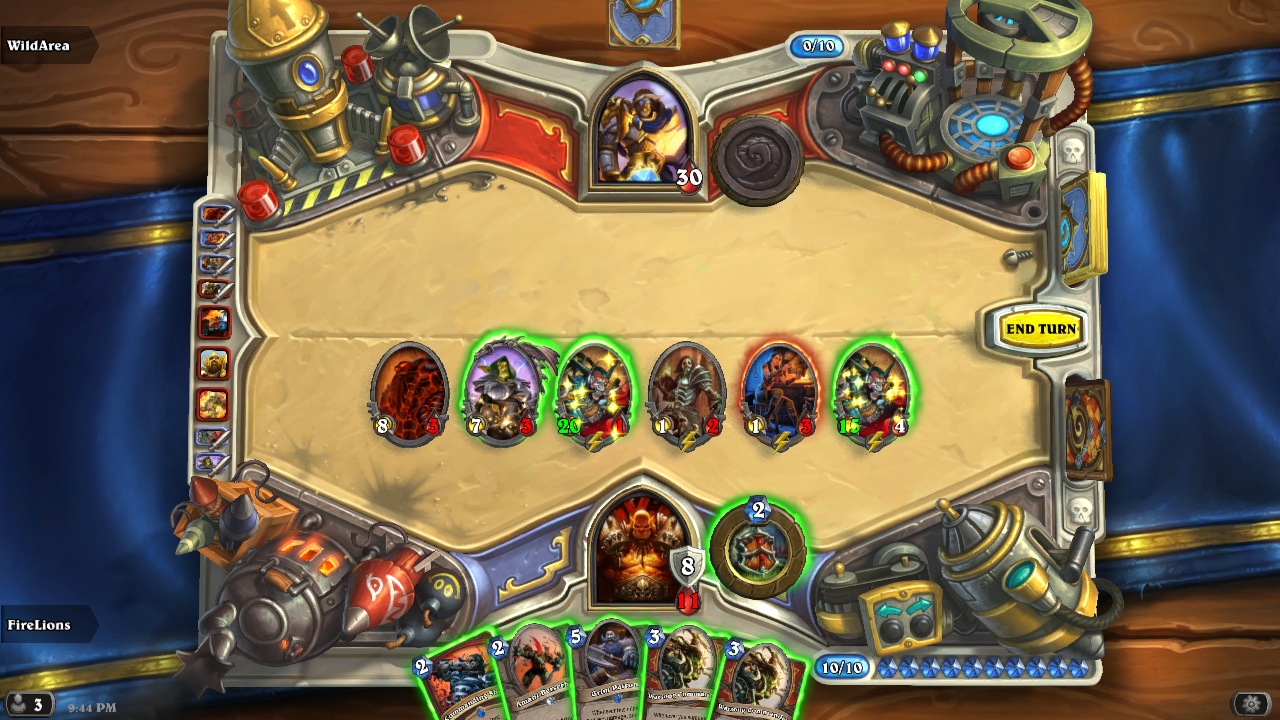This screenshot has width=1280, height=720.
Task: Select the 8/3 molten minion on board
Action: coord(409,393)
